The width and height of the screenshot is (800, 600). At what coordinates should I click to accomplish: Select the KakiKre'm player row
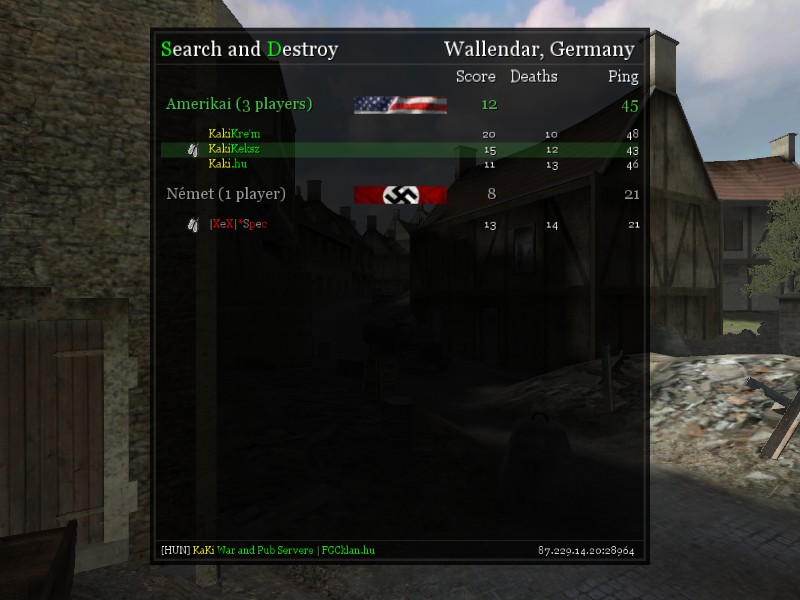235,134
